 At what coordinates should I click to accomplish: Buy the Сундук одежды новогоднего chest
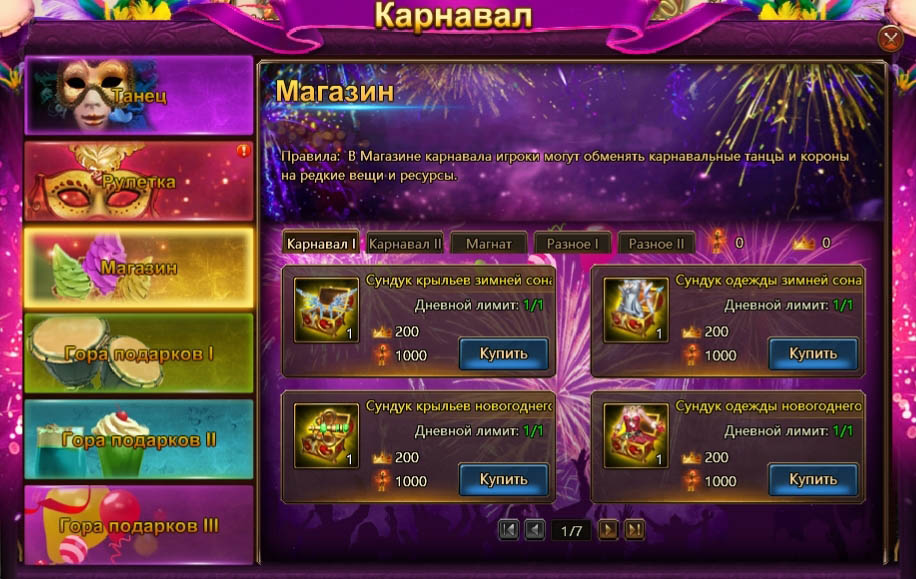pyautogui.click(x=813, y=480)
